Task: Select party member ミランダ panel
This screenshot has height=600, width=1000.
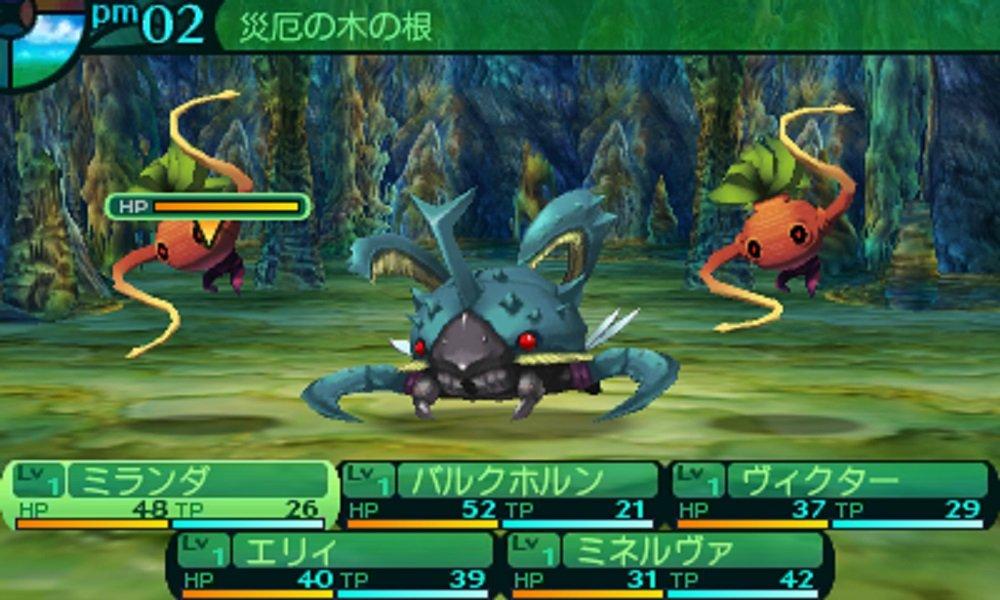Action: 172,495
